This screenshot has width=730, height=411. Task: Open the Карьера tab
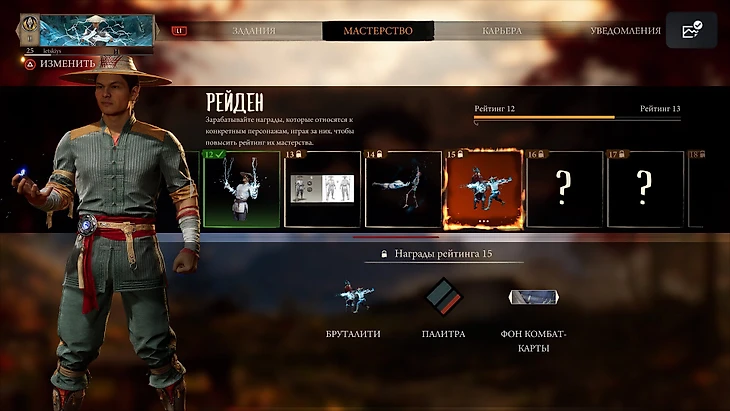(x=501, y=31)
